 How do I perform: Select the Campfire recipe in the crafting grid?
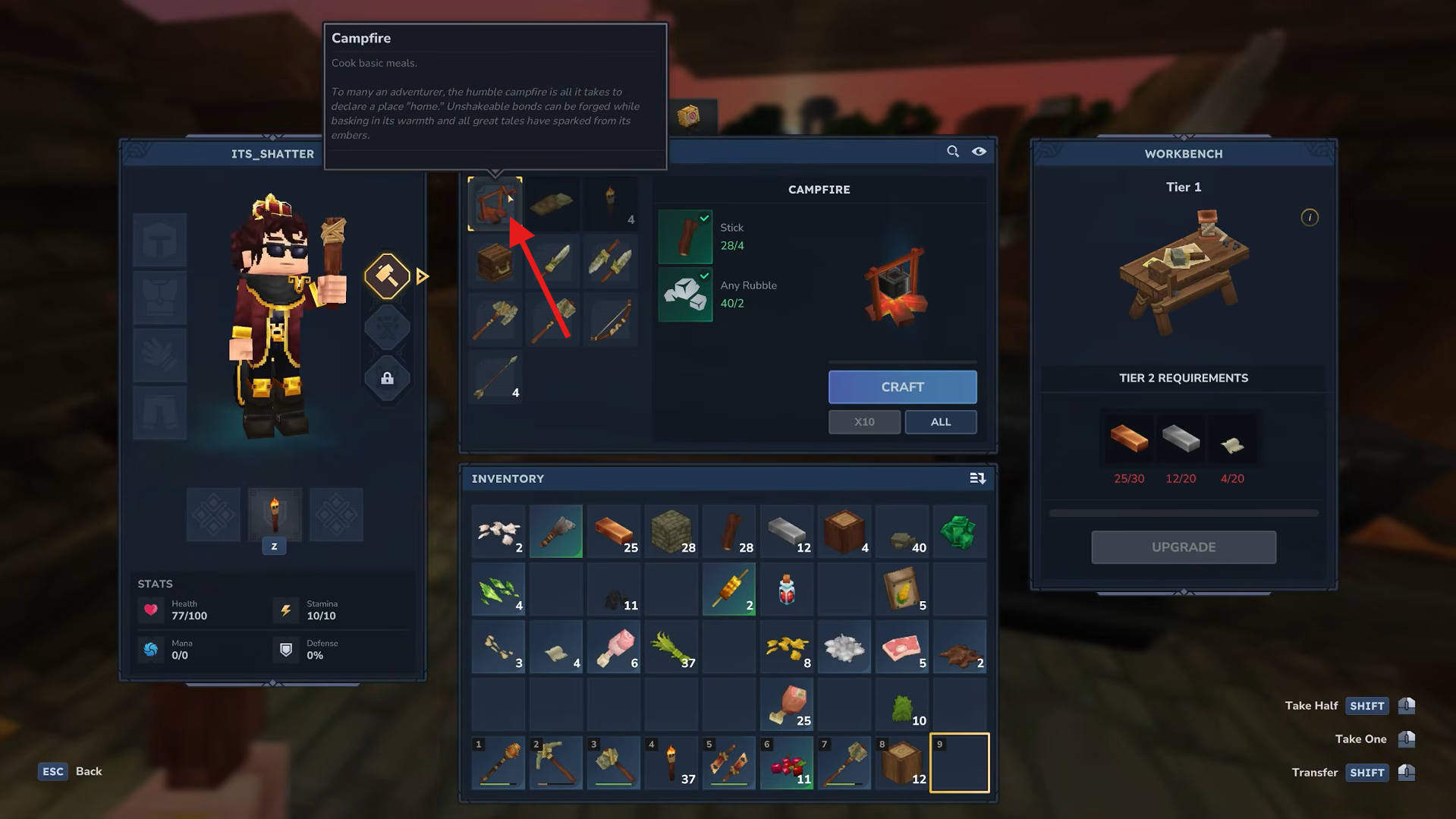point(494,203)
